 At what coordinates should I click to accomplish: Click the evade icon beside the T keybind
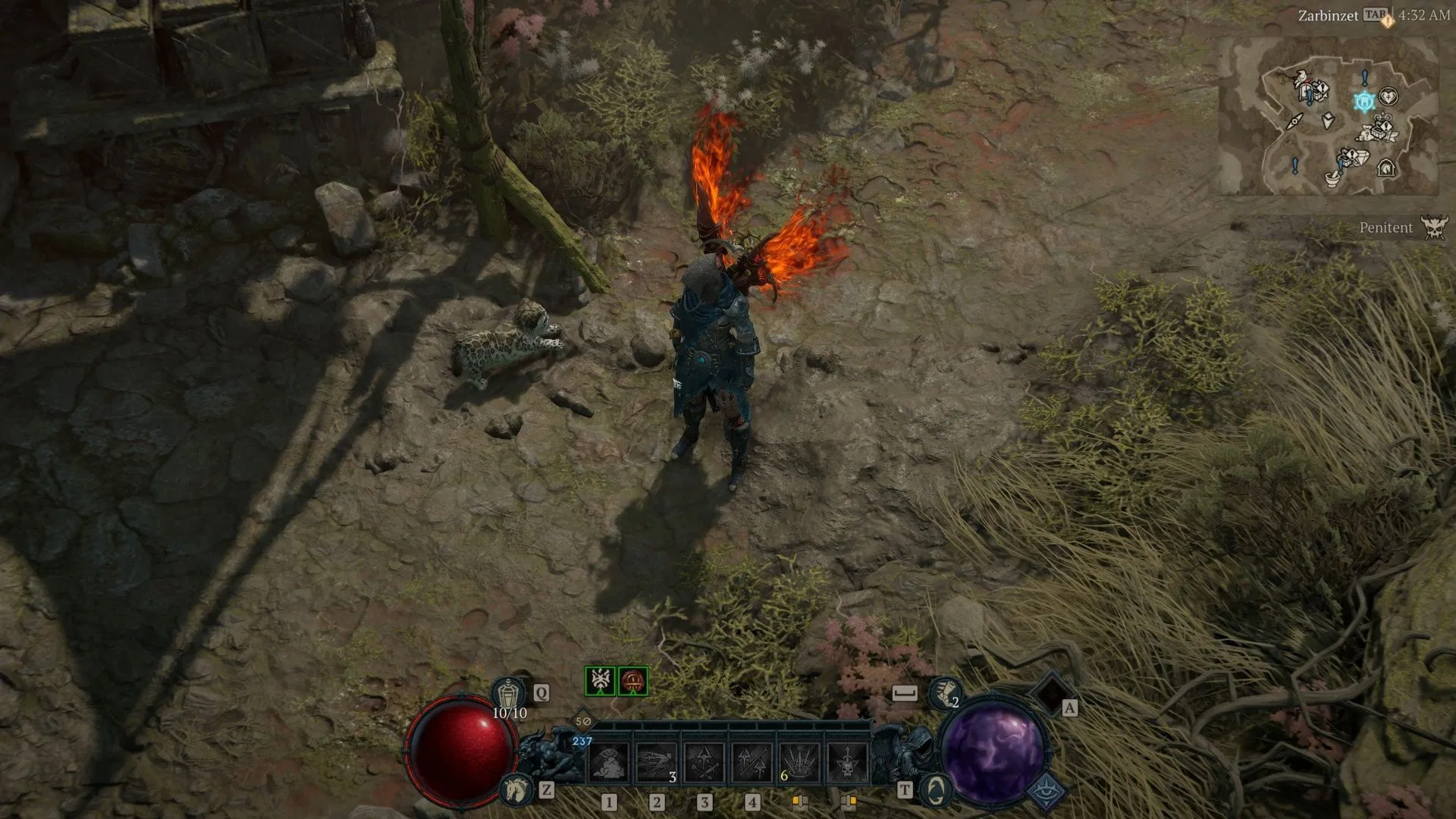pos(934,791)
